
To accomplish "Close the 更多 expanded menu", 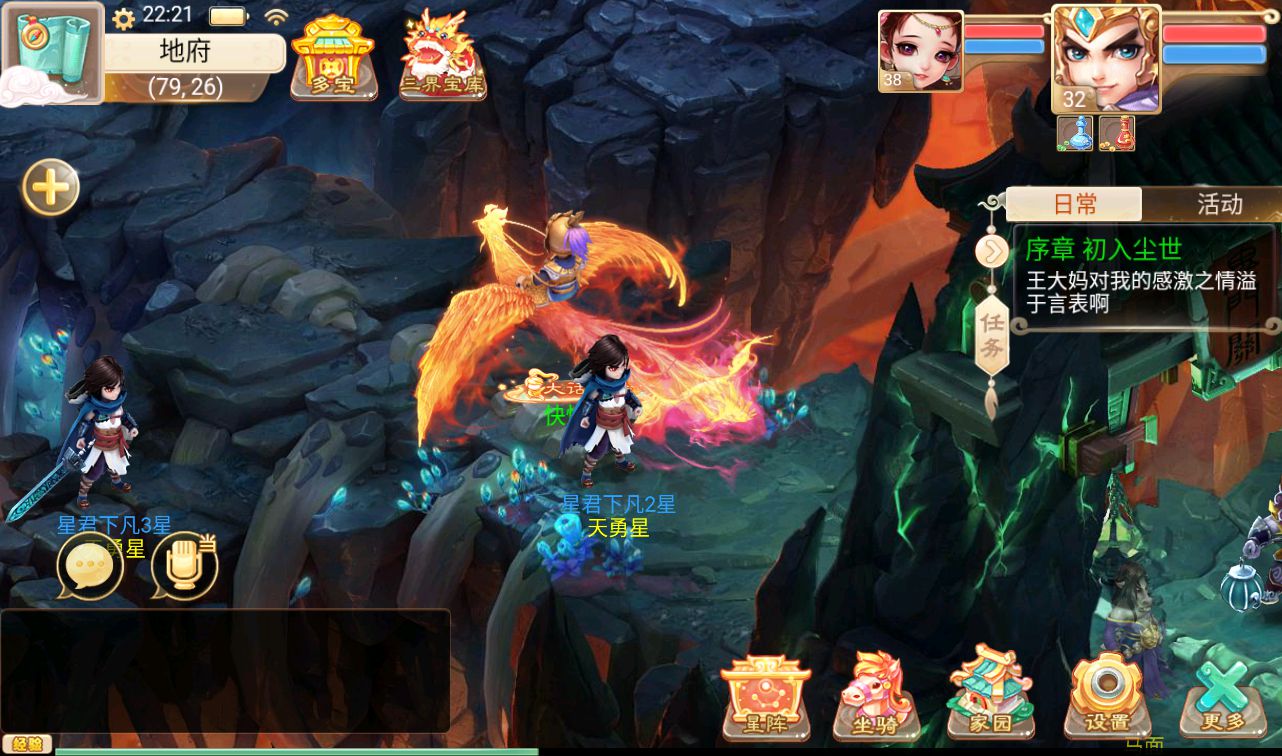I will pos(1220,697).
